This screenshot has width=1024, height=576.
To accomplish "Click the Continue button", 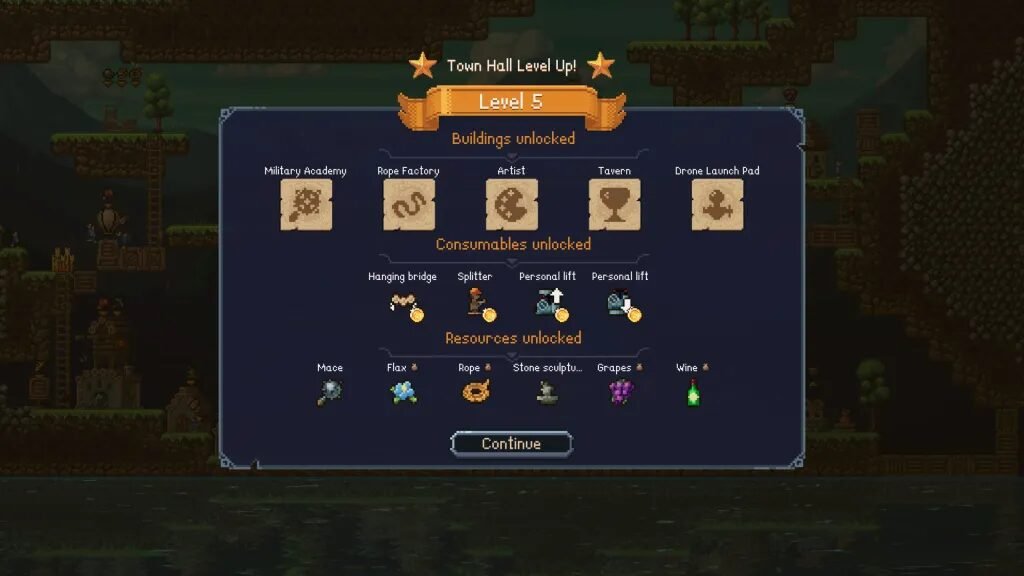I will click(511, 444).
